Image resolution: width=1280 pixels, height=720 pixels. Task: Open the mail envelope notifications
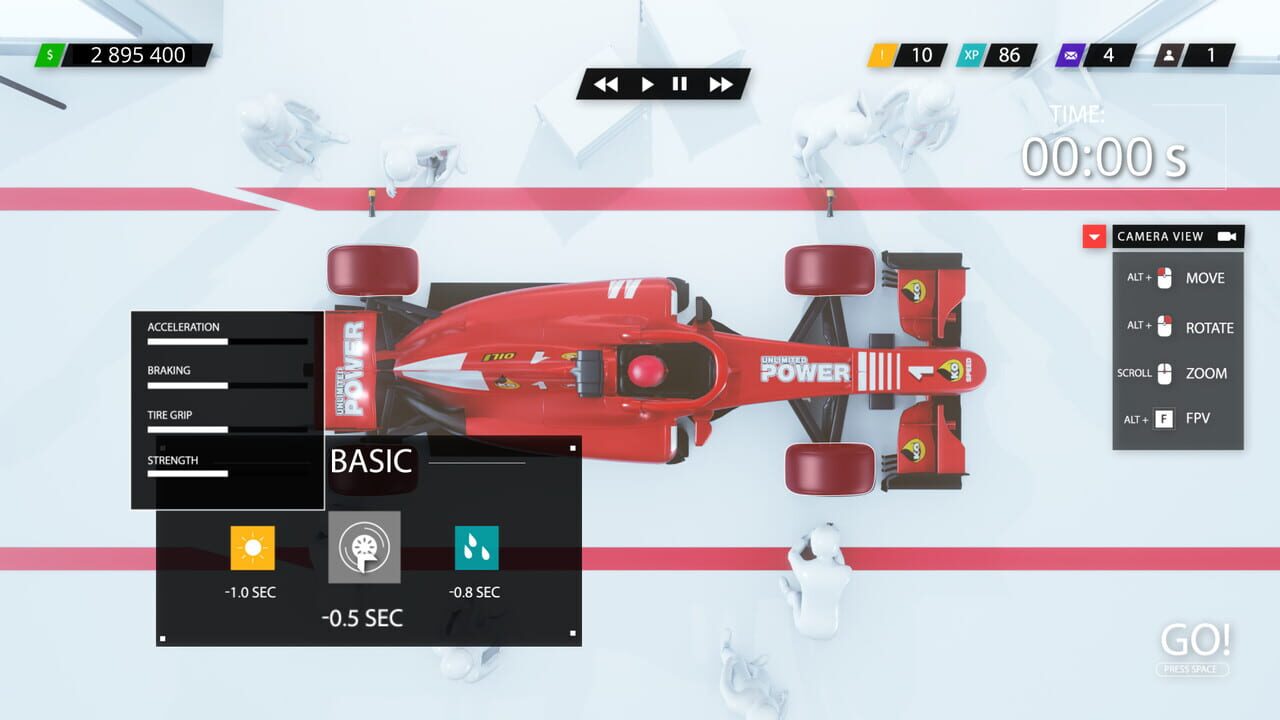(1068, 56)
